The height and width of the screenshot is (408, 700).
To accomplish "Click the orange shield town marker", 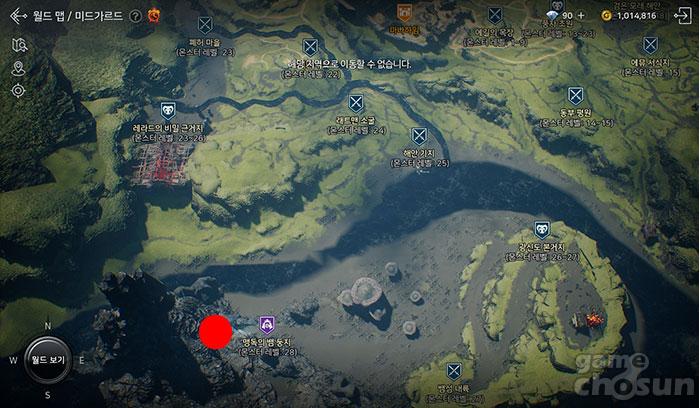I will pos(404,13).
